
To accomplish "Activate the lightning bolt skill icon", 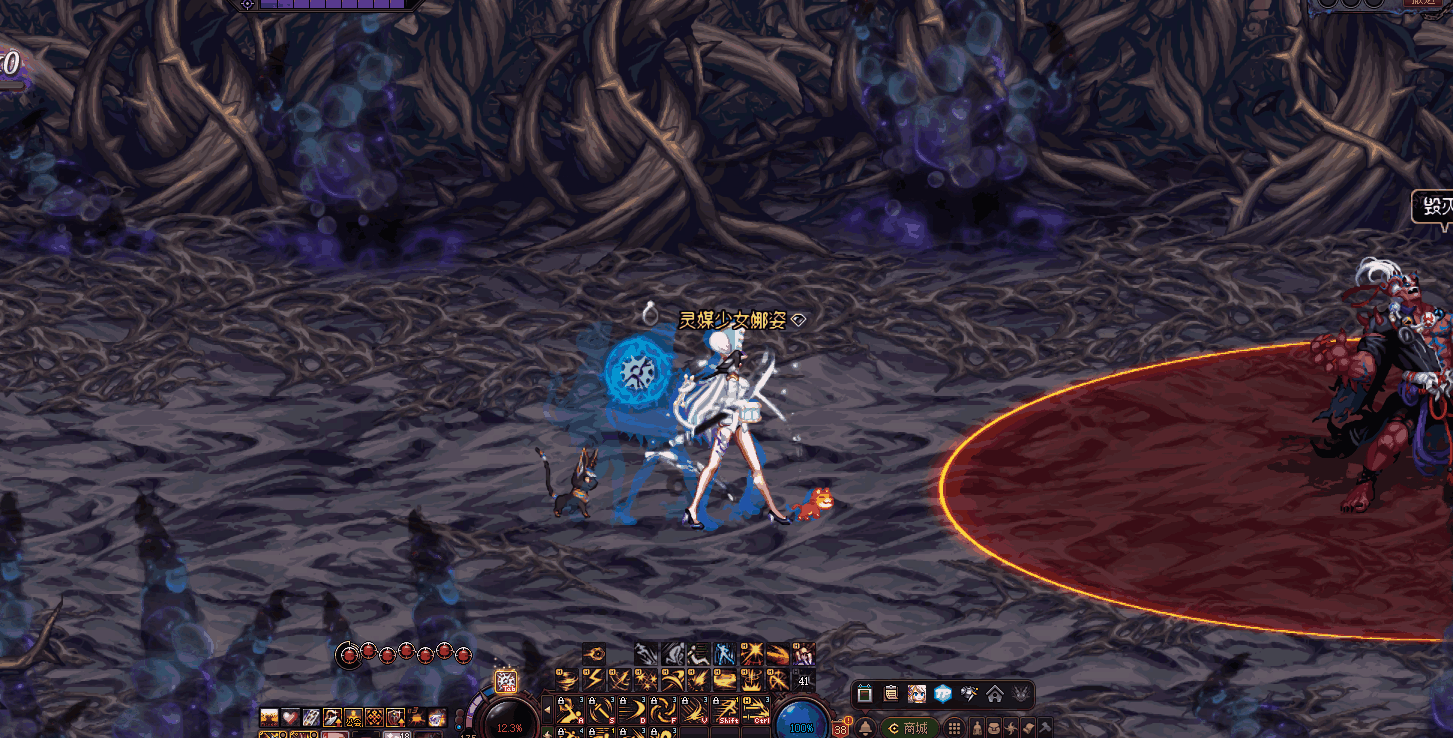I will [x=593, y=679].
